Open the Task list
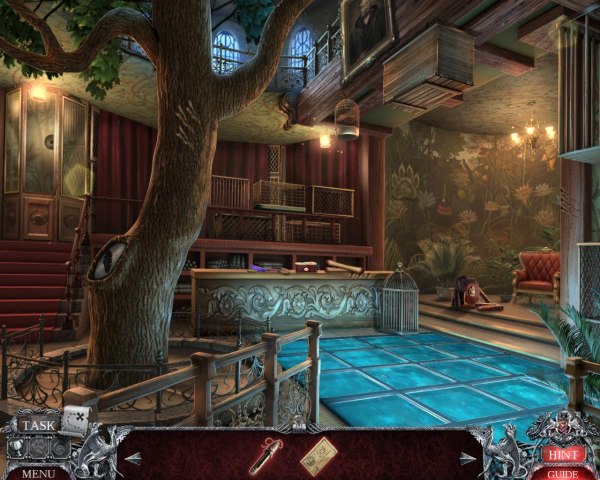Image resolution: width=600 pixels, height=480 pixels. pyautogui.click(x=39, y=424)
